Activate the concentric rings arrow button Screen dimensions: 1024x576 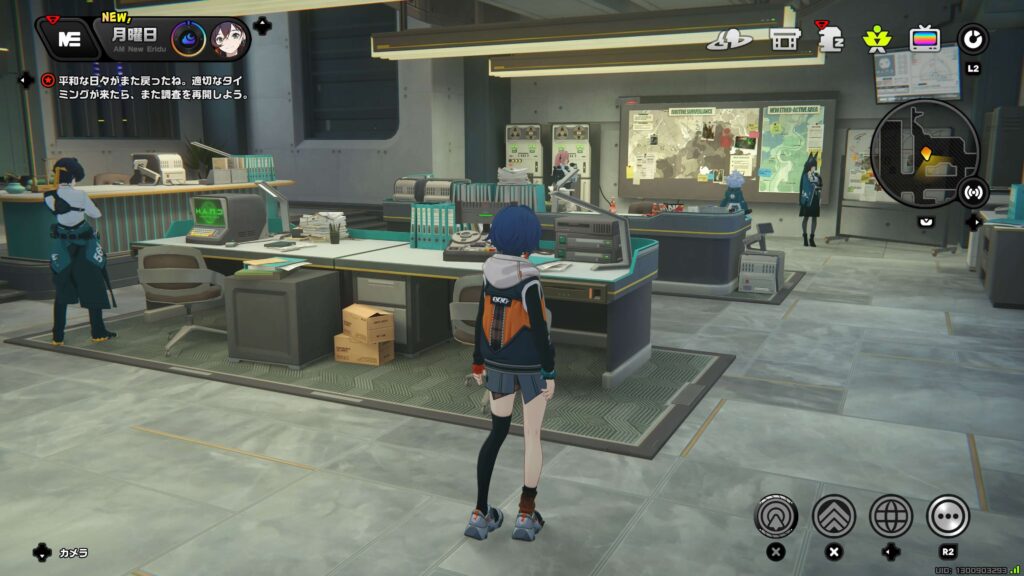[776, 516]
